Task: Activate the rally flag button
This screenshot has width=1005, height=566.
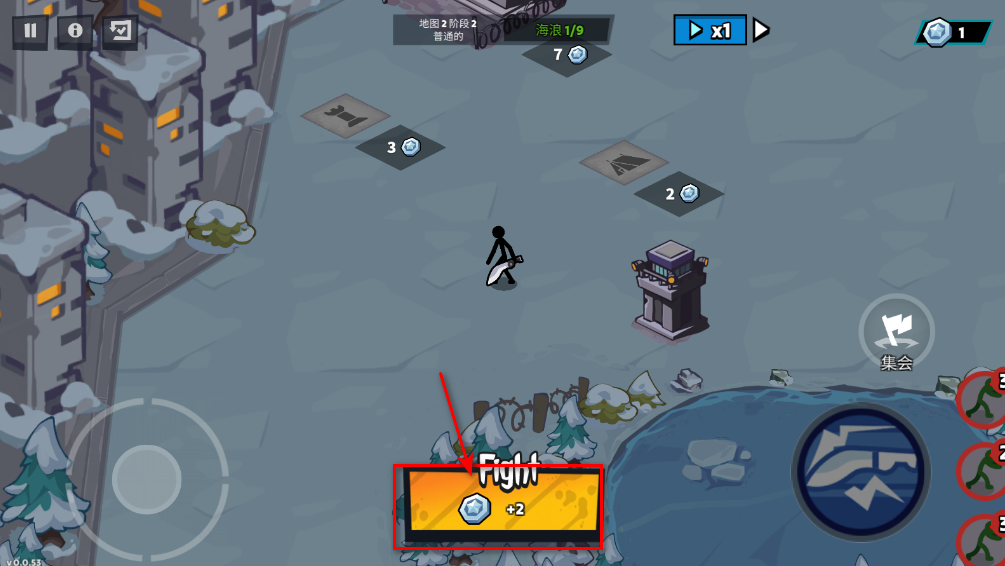Action: pos(896,329)
